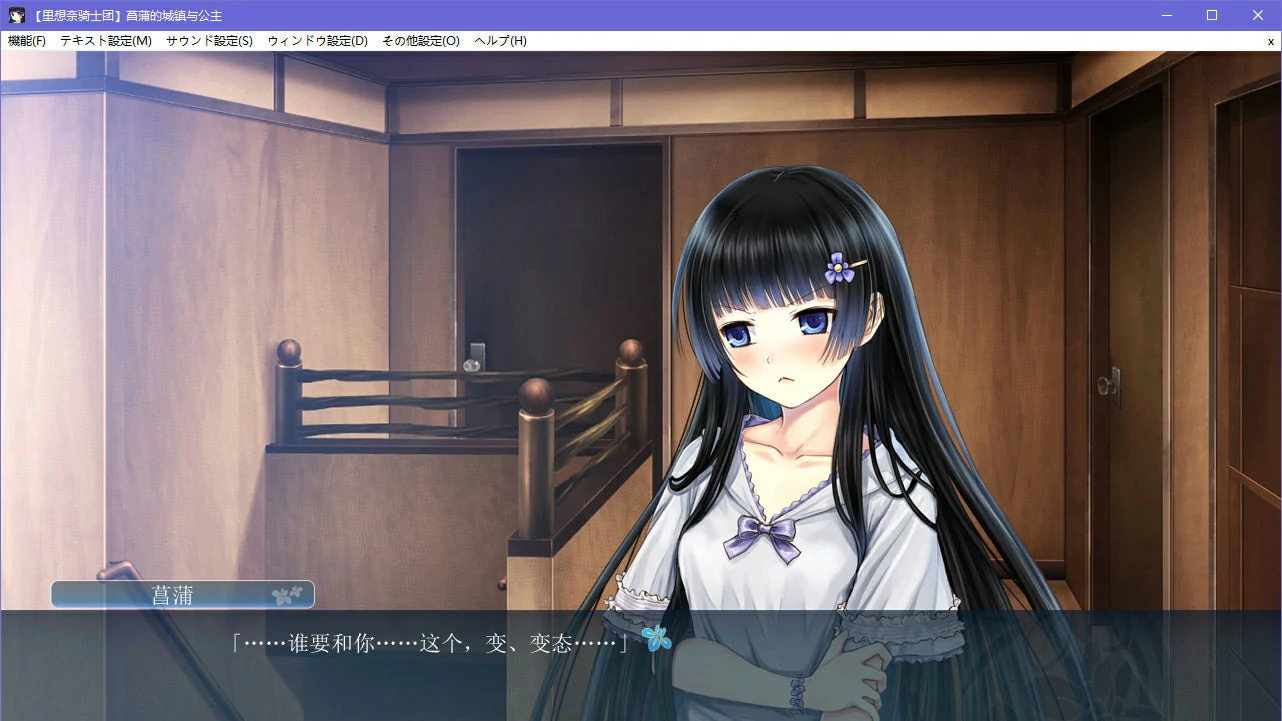Open the 機能(F) menu
1282x721 pixels.
click(27, 41)
